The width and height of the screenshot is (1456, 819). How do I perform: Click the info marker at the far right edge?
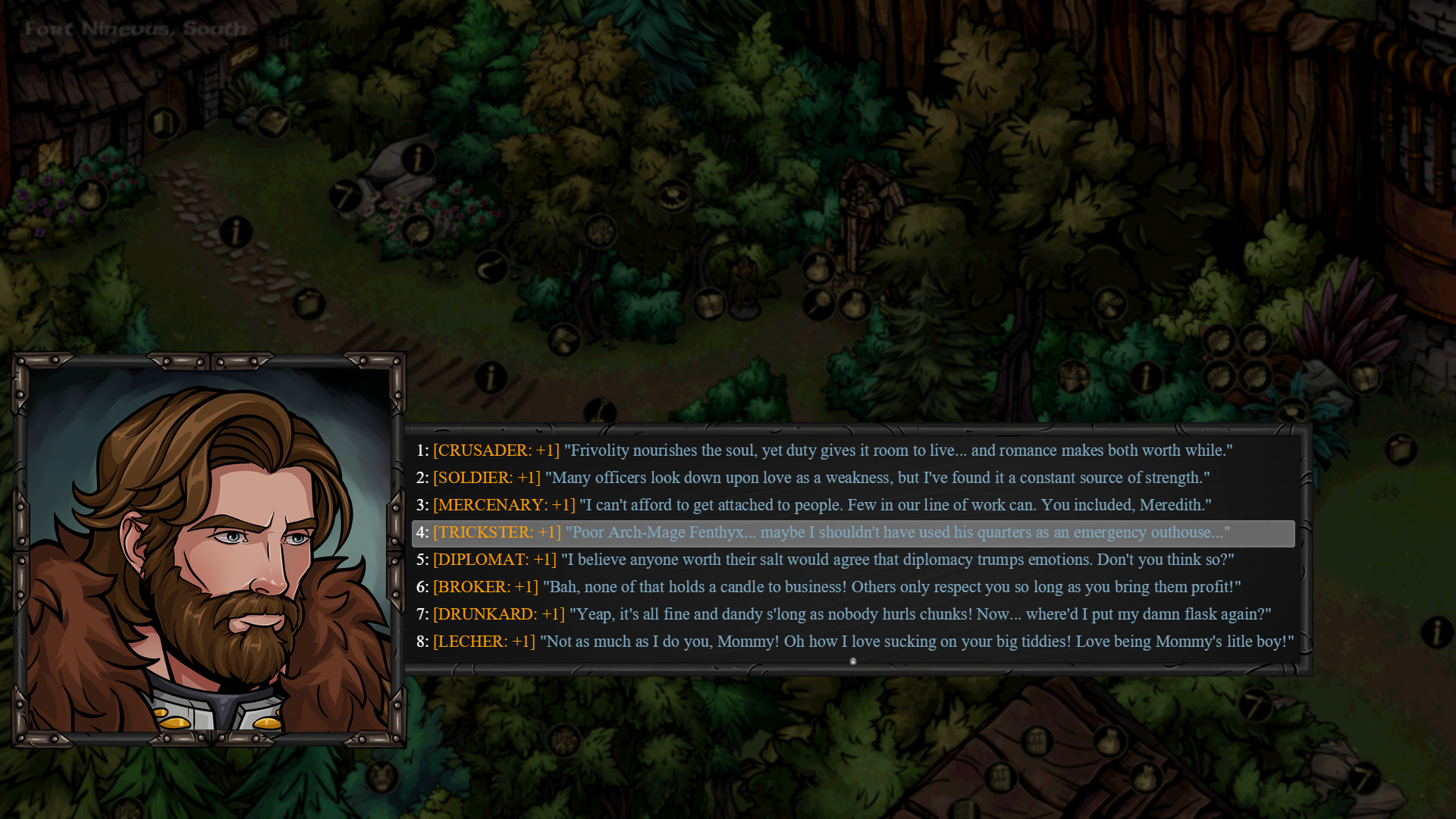[x=1438, y=631]
